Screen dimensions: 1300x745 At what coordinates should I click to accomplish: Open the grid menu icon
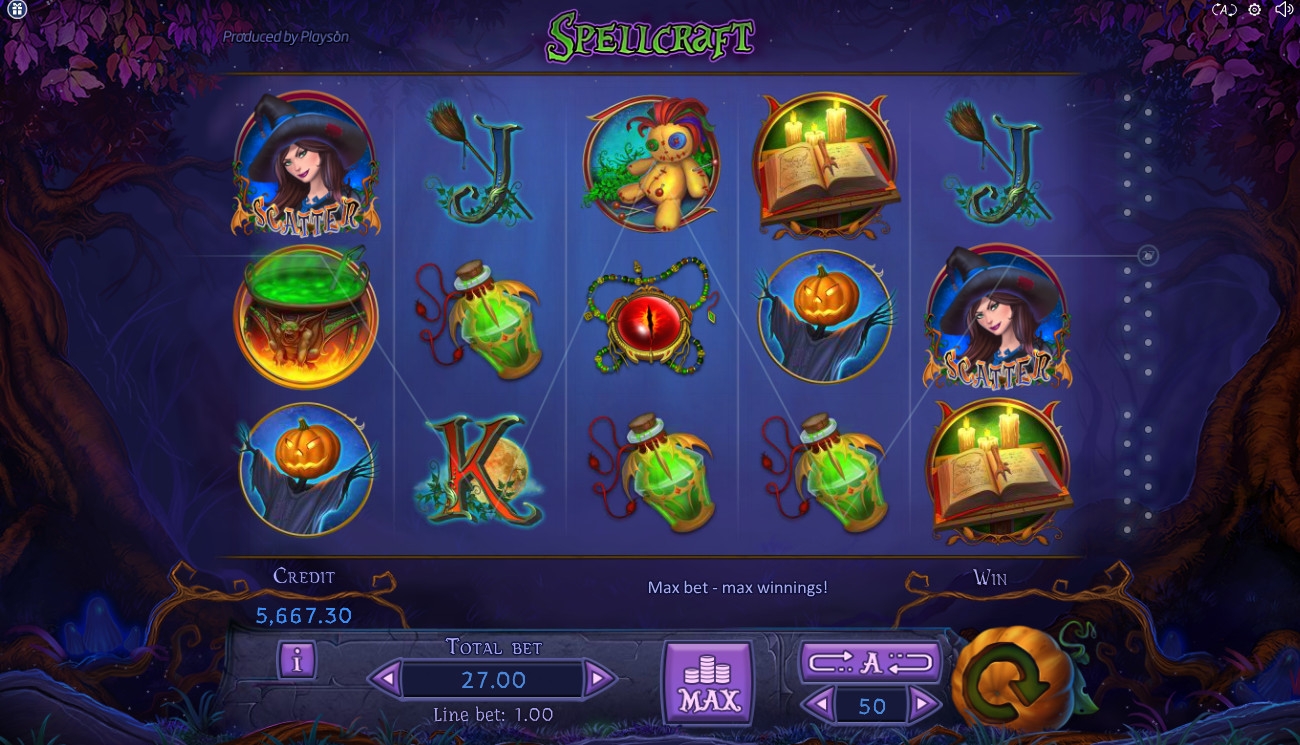[x=16, y=10]
